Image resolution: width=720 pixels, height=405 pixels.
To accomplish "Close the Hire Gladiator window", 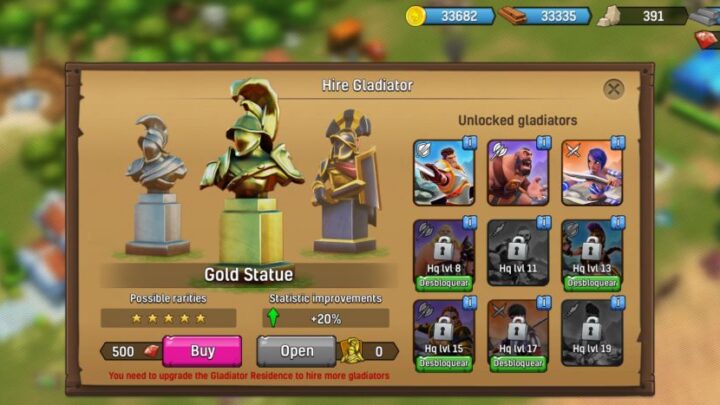I will [x=614, y=89].
